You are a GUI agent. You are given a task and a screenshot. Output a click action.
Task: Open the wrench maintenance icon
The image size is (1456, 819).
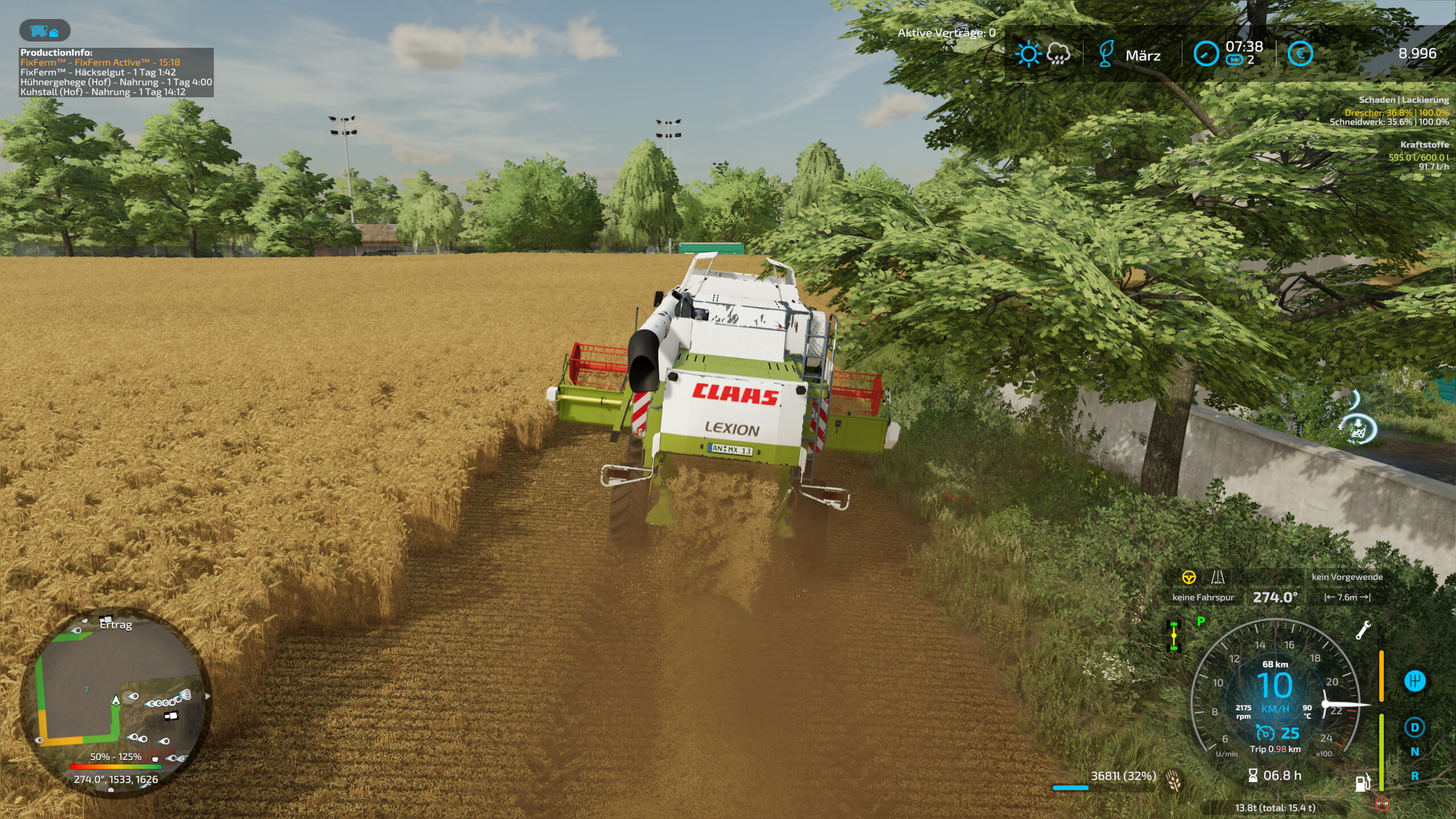pos(1363,630)
